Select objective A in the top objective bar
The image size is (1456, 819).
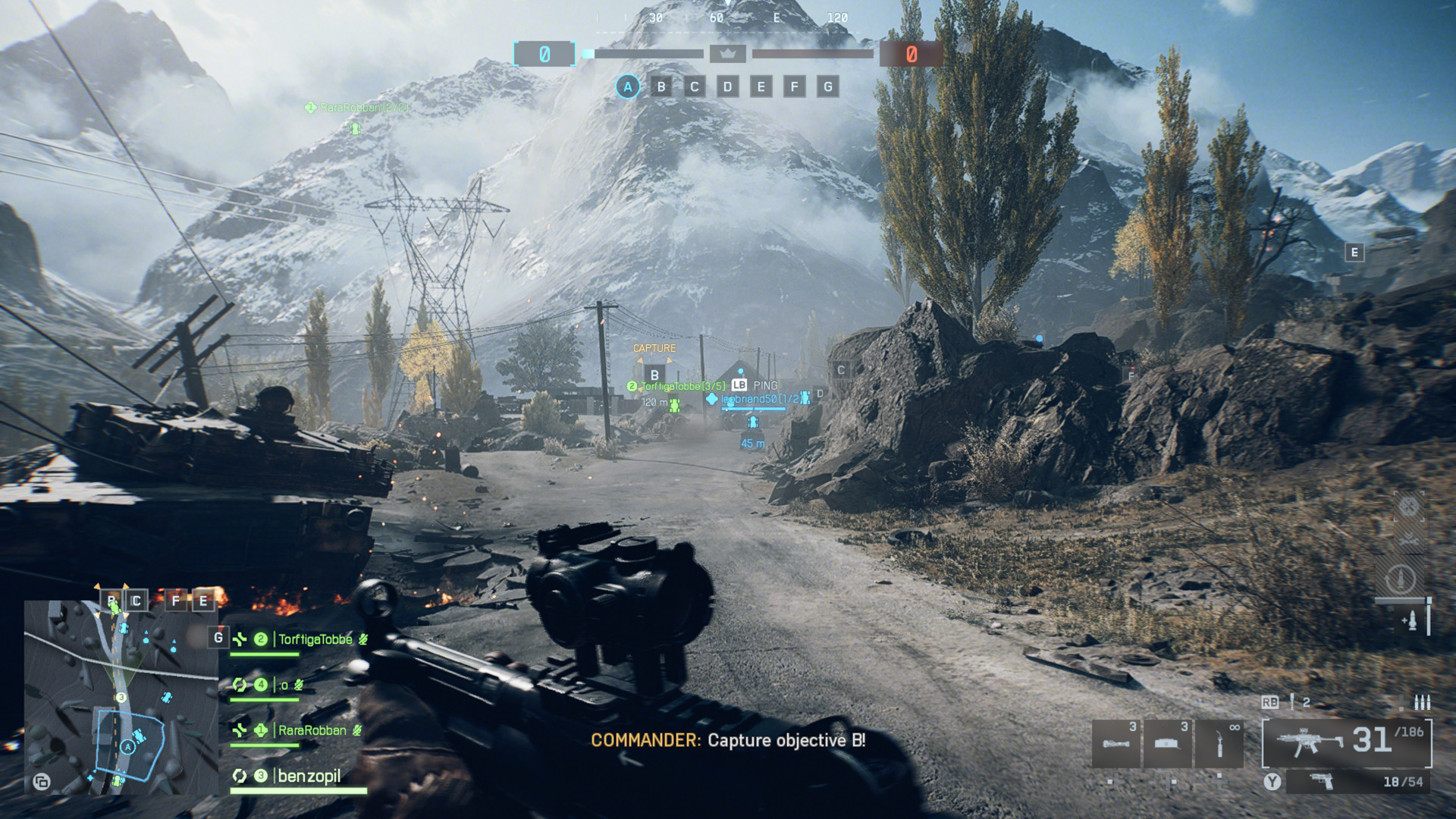point(627,87)
